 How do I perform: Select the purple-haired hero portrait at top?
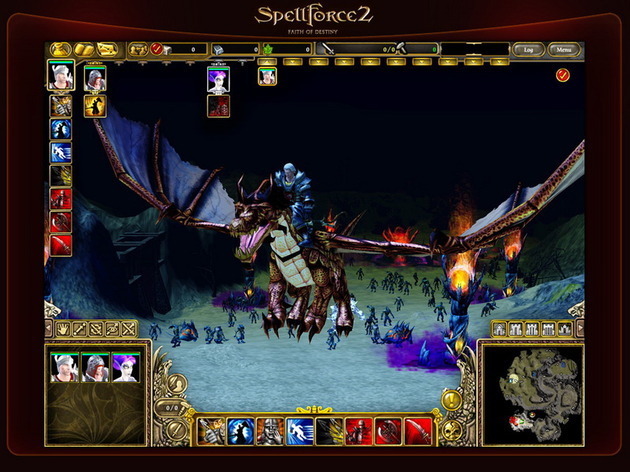tap(219, 79)
